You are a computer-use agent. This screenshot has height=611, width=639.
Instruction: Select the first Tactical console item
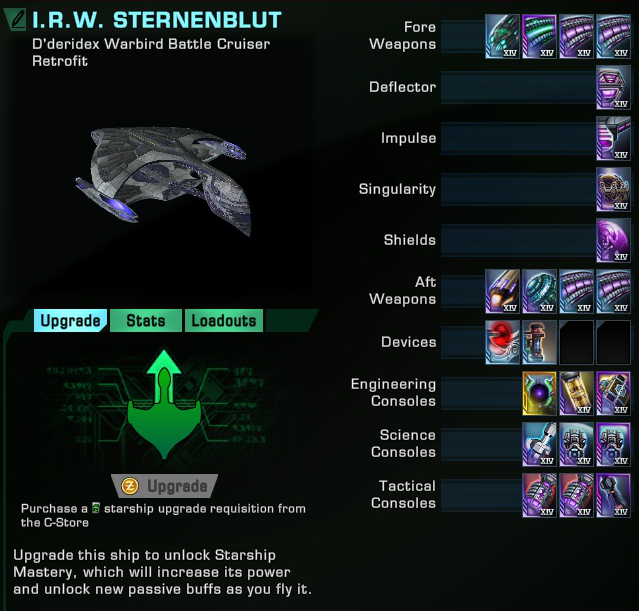point(539,495)
